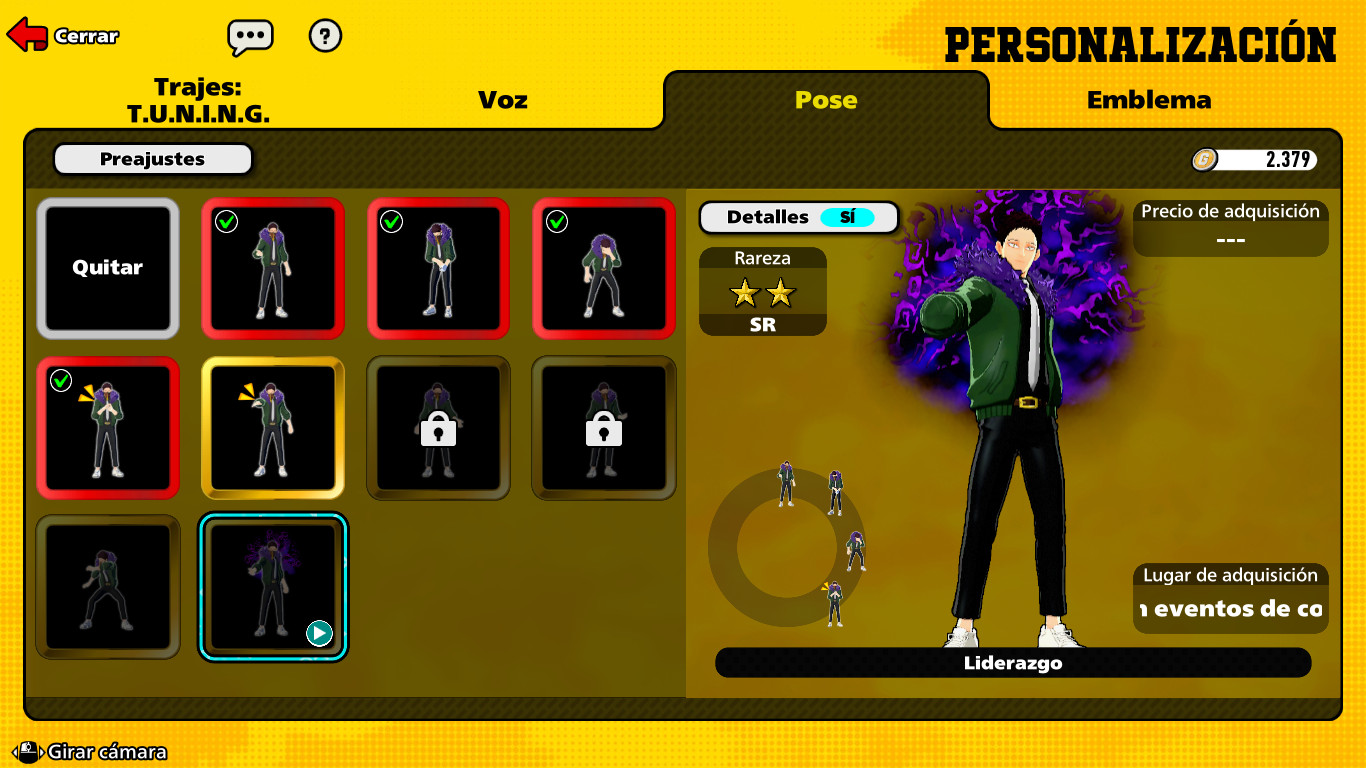The height and width of the screenshot is (768, 1366).
Task: Select the gold-framed pose thumbnail
Action: click(273, 427)
